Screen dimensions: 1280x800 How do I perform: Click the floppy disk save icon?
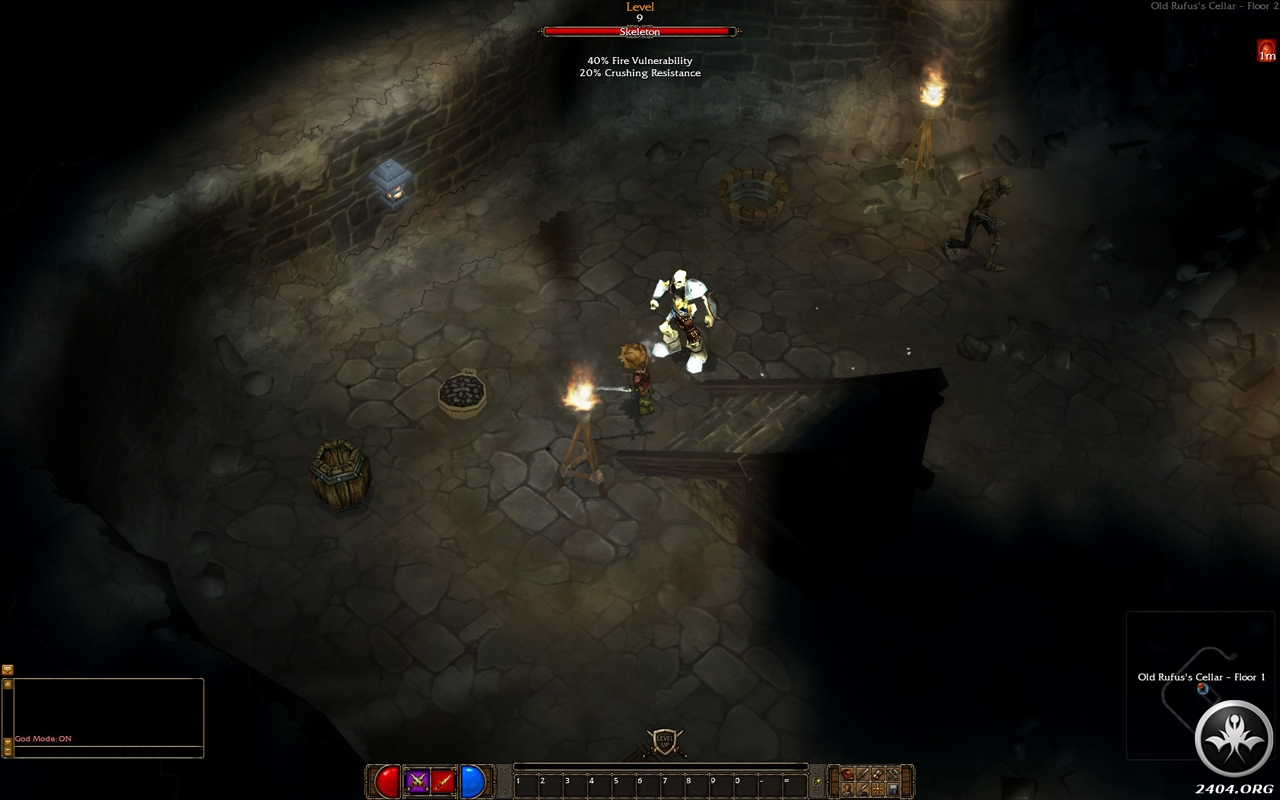pyautogui.click(x=893, y=789)
